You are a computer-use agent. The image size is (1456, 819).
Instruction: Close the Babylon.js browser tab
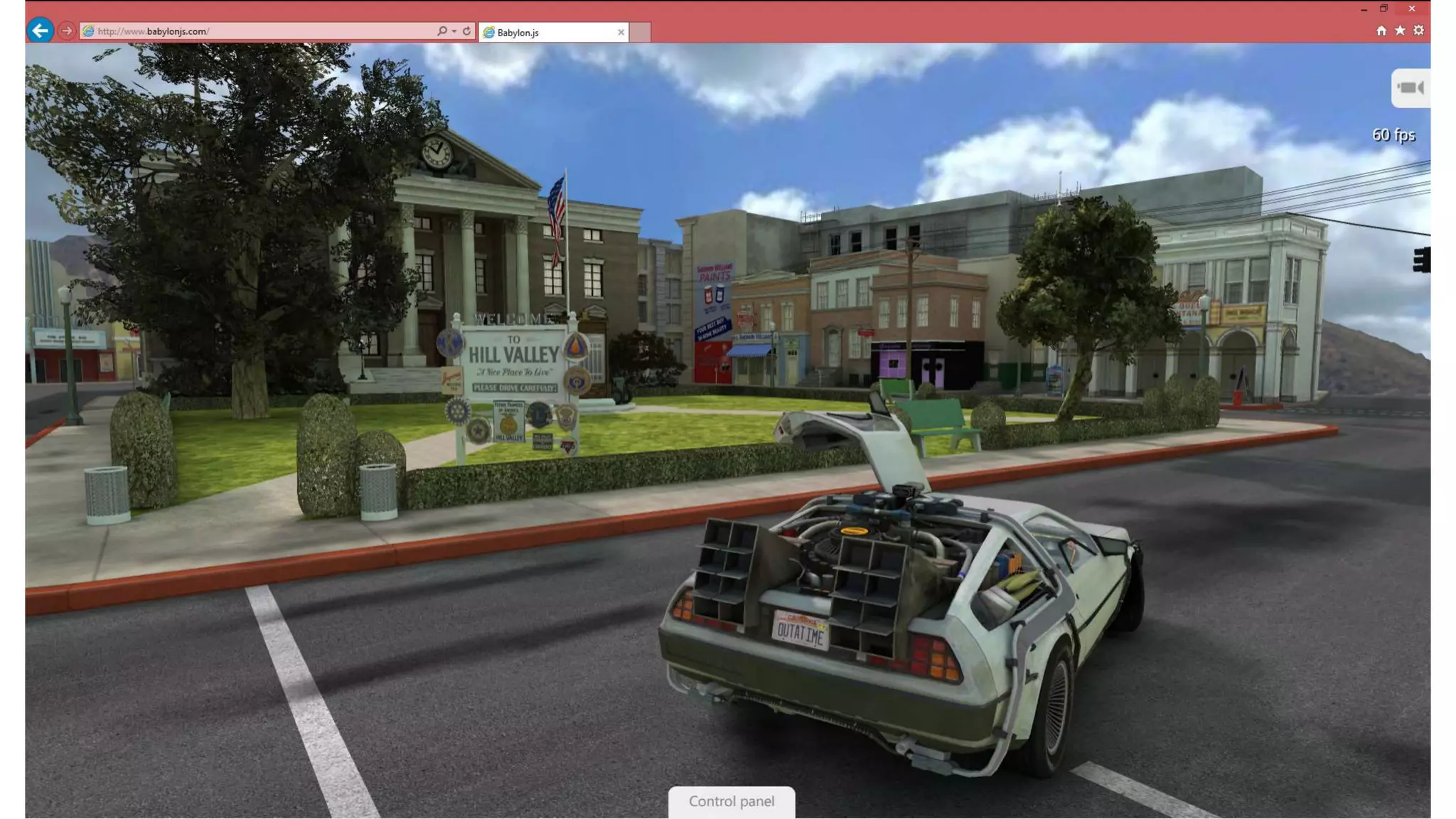tap(621, 32)
